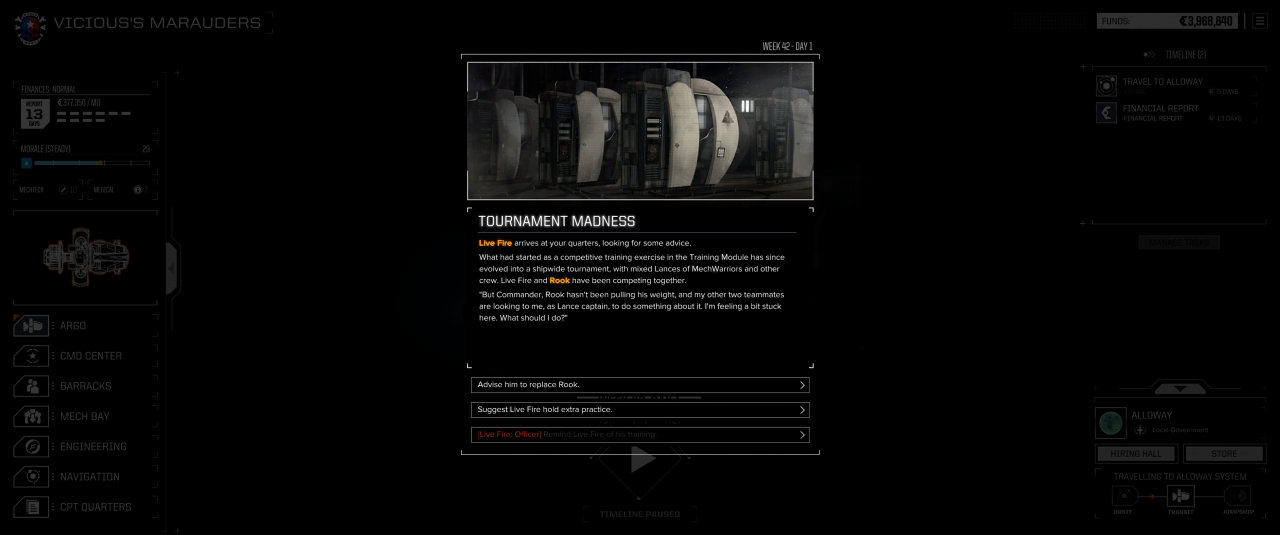Click the timeline play button
This screenshot has height=535, width=1280.
click(641, 459)
